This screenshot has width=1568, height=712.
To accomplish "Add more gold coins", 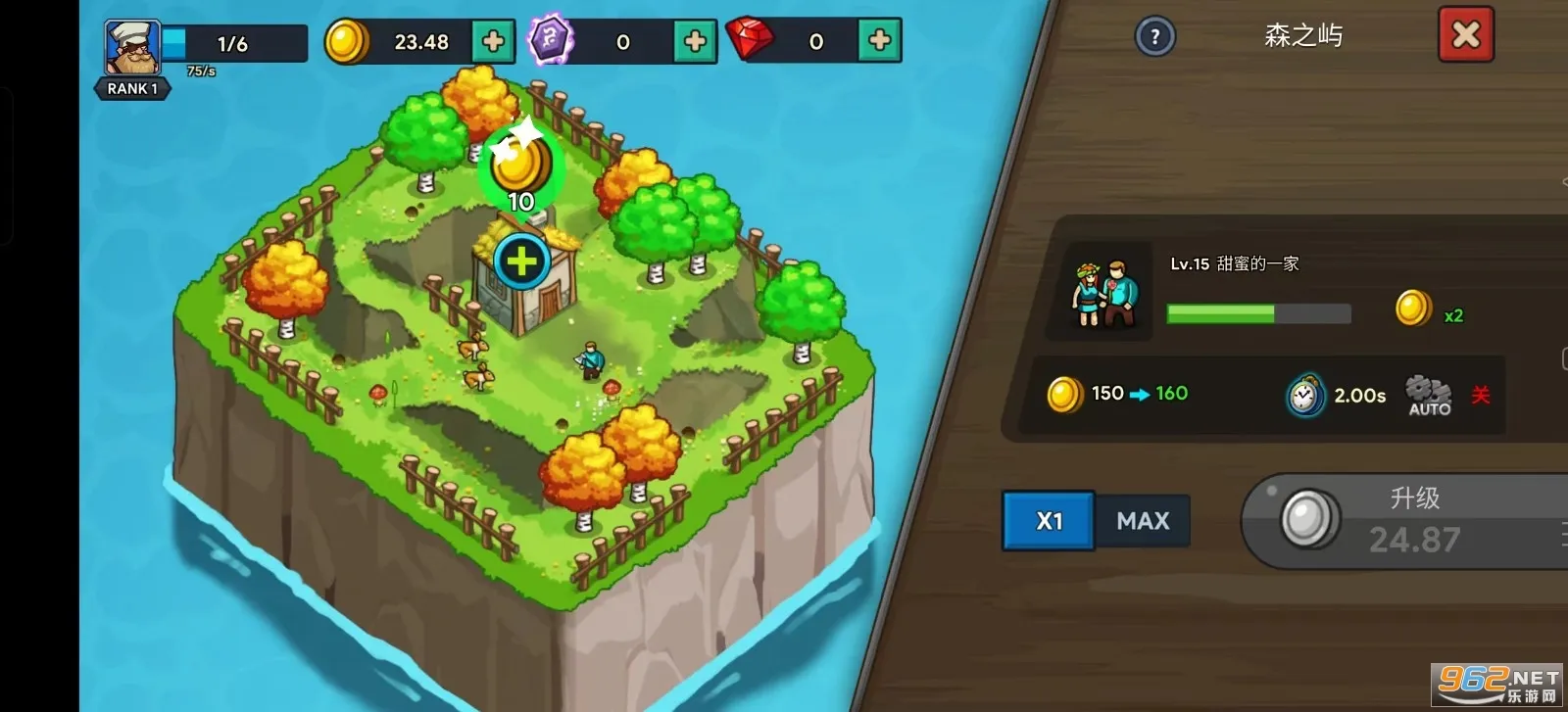I will 493,41.
